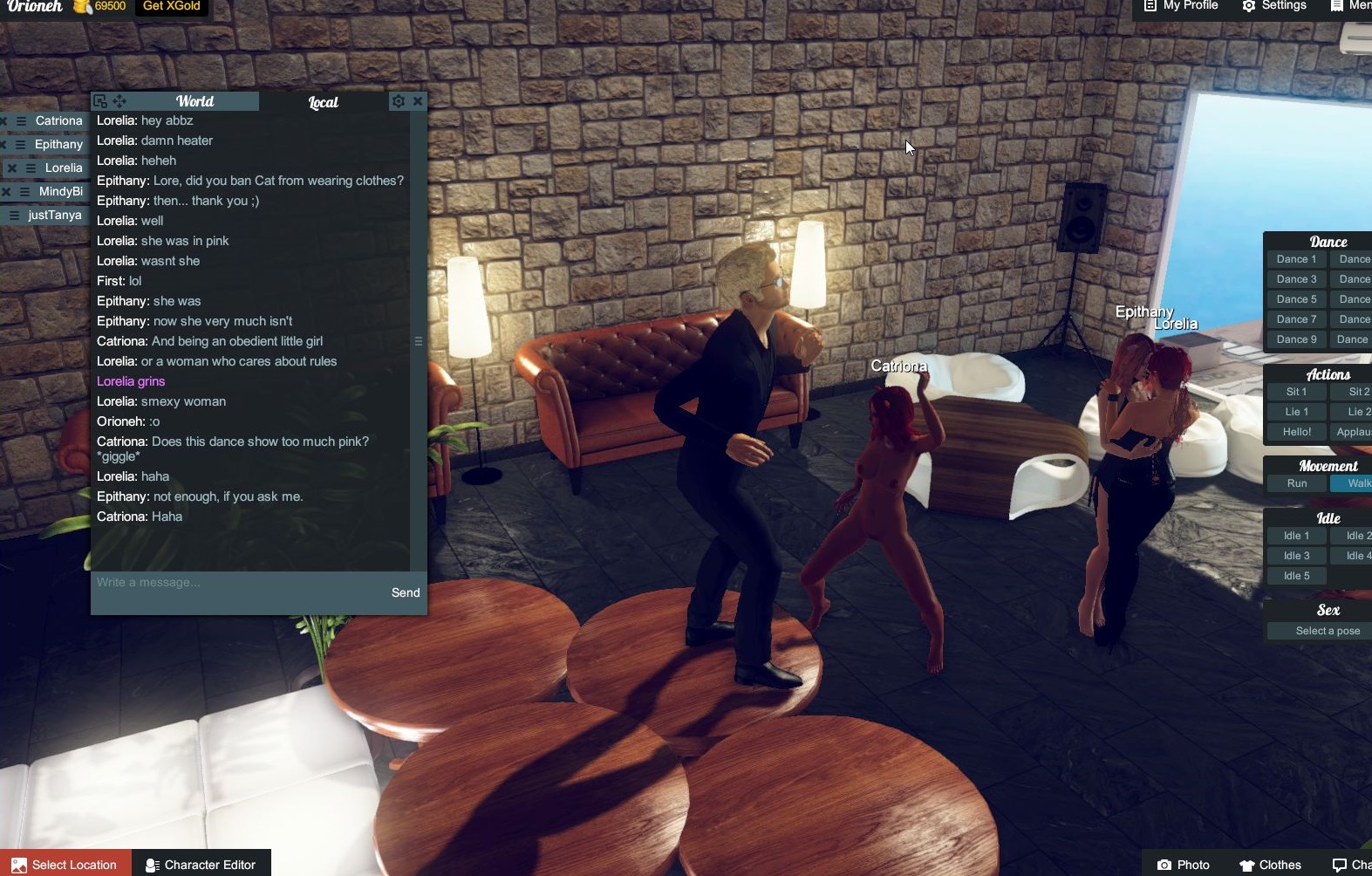Open the Photo camera tool
Image resolution: width=1372 pixels, height=876 pixels.
(1184, 864)
